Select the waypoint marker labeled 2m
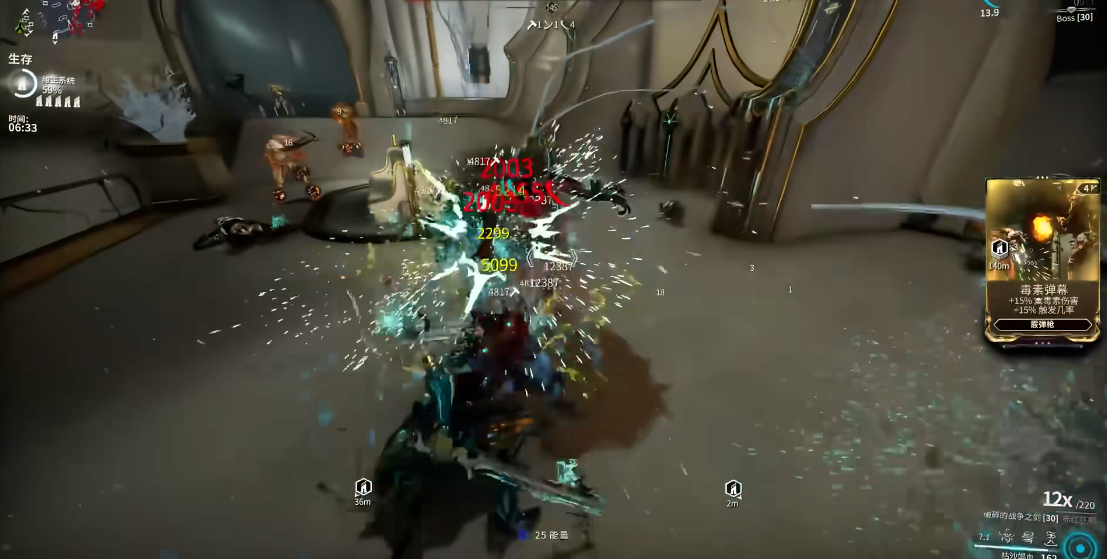Image resolution: width=1107 pixels, height=559 pixels. (733, 488)
